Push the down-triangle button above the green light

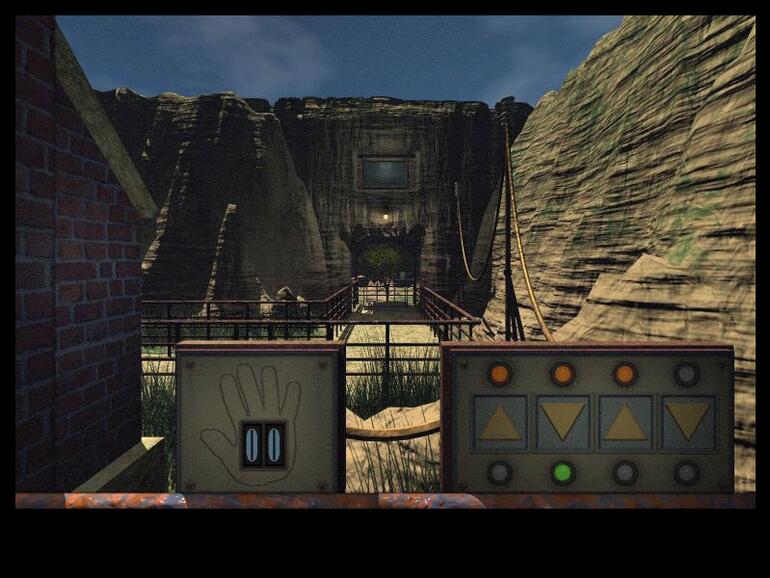point(563,422)
